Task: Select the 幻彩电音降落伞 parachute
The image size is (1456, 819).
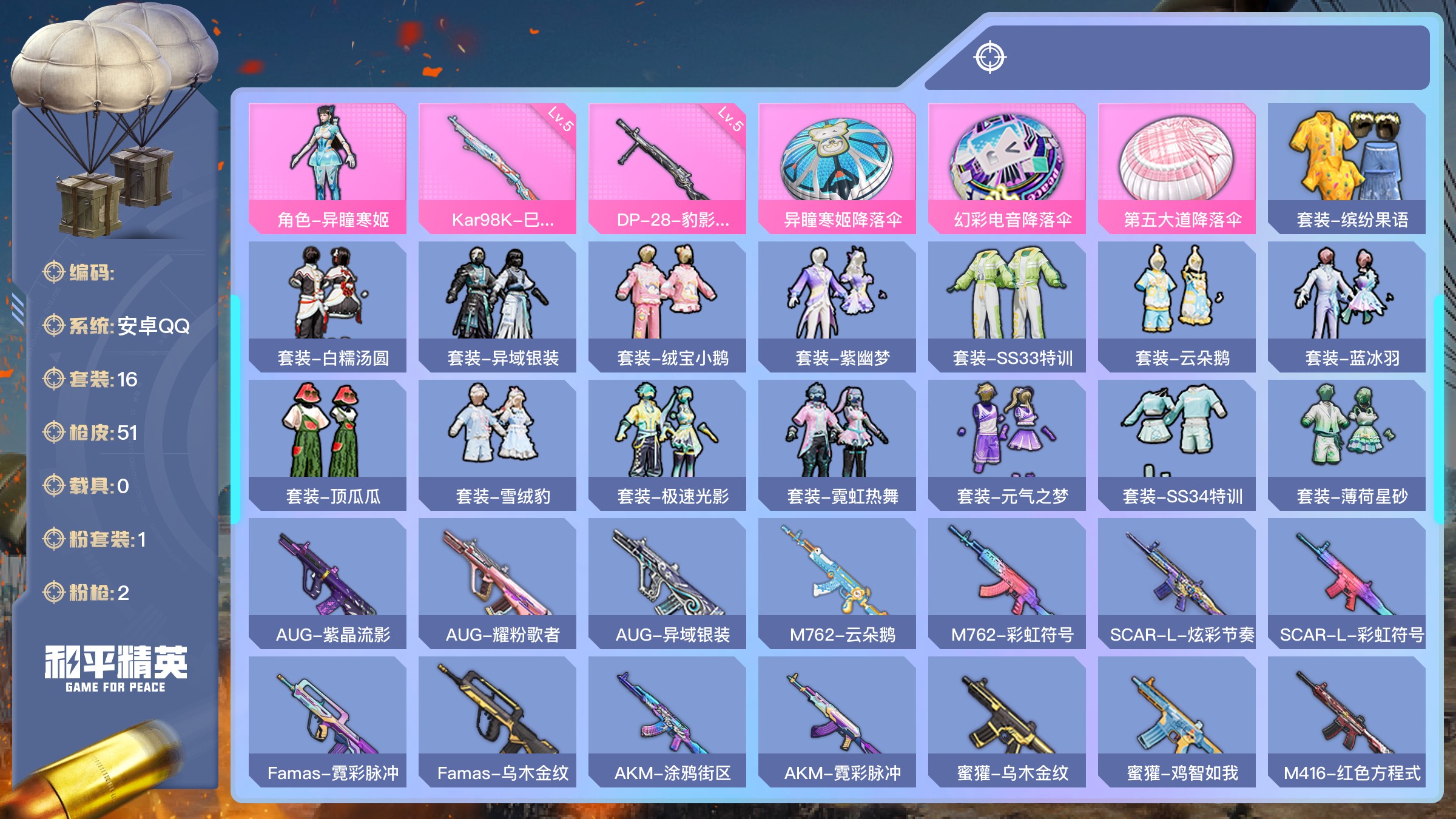Action: click(1006, 168)
